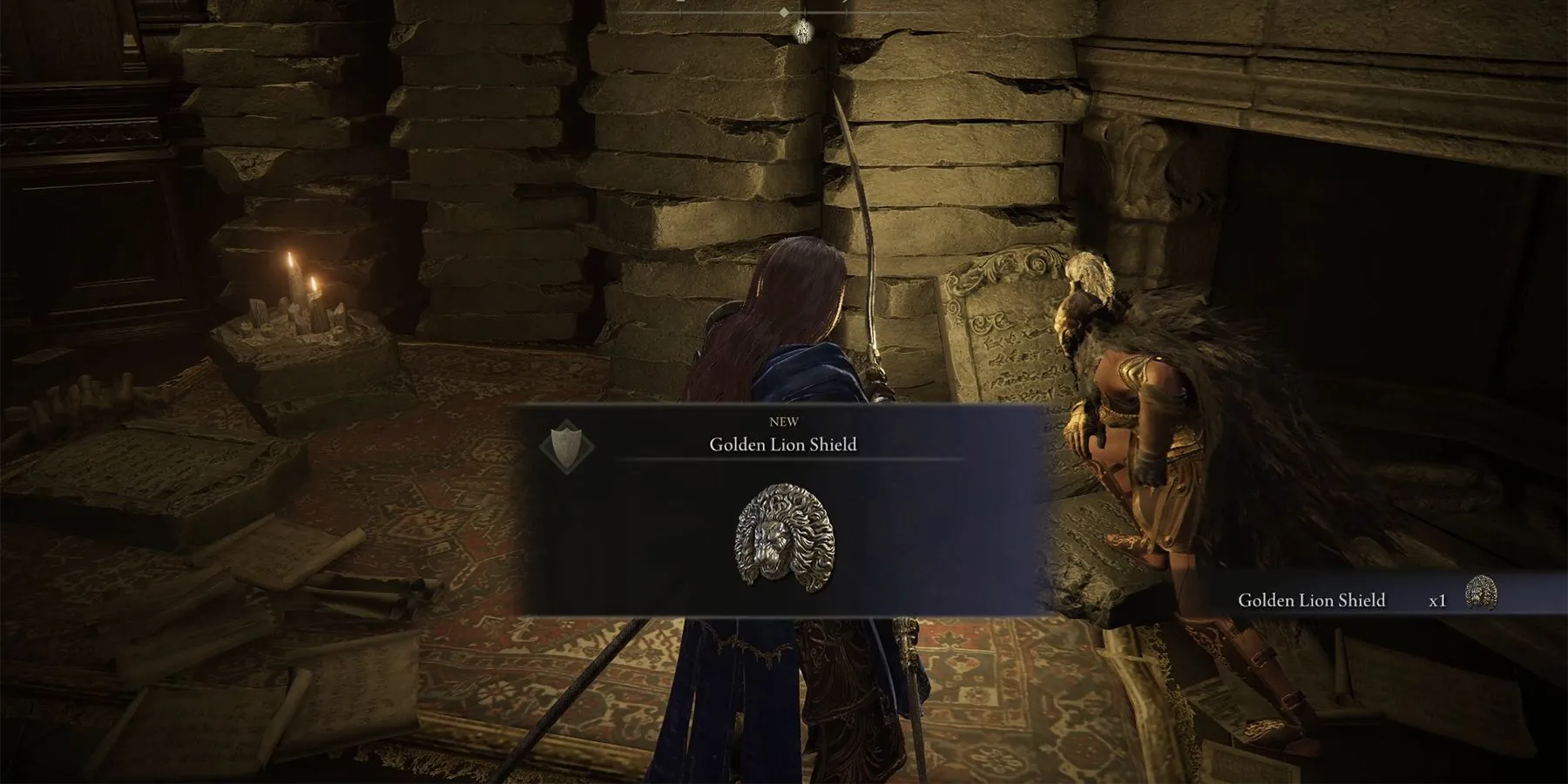
Task: Click the Golden Lion Shield label in the notification bar
Action: tap(1311, 599)
